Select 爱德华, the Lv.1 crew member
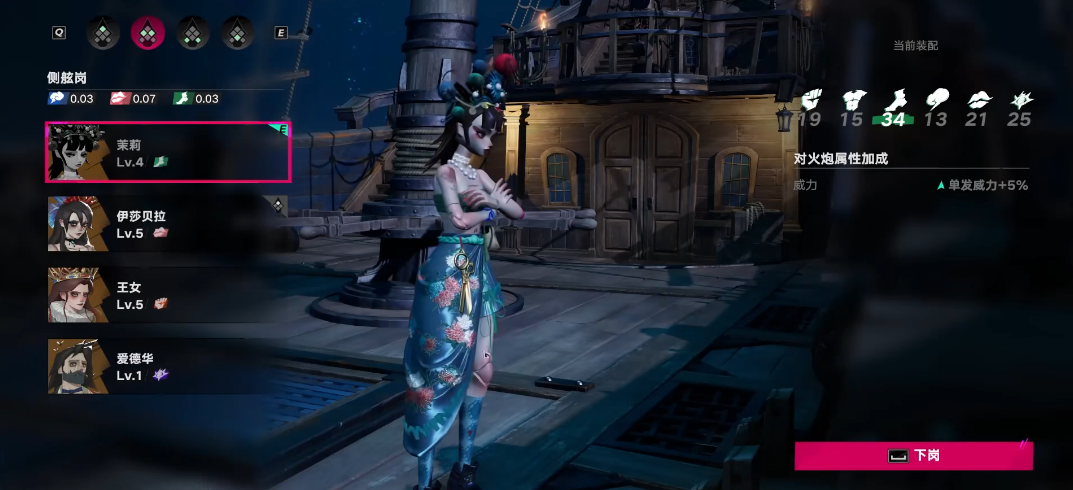1073x490 pixels. pyautogui.click(x=168, y=366)
